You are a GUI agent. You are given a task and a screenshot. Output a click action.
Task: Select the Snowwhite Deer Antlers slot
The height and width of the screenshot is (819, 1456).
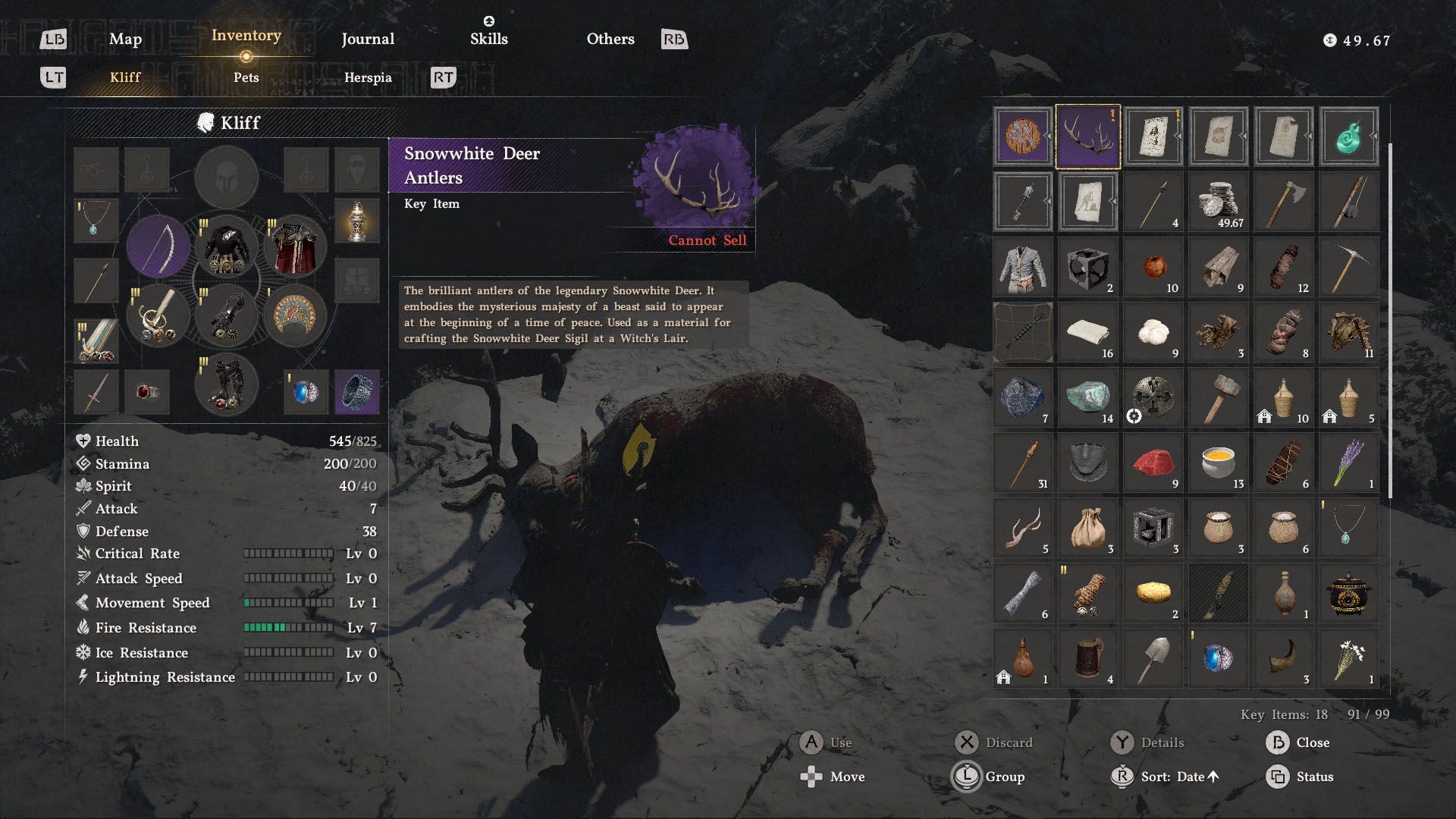point(1087,136)
